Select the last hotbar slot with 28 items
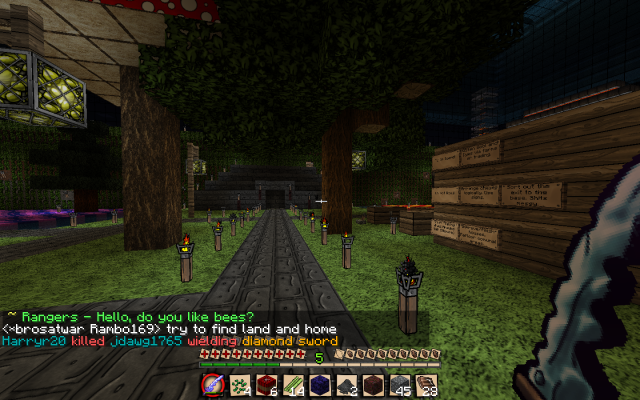640x400 pixels. tap(426, 384)
